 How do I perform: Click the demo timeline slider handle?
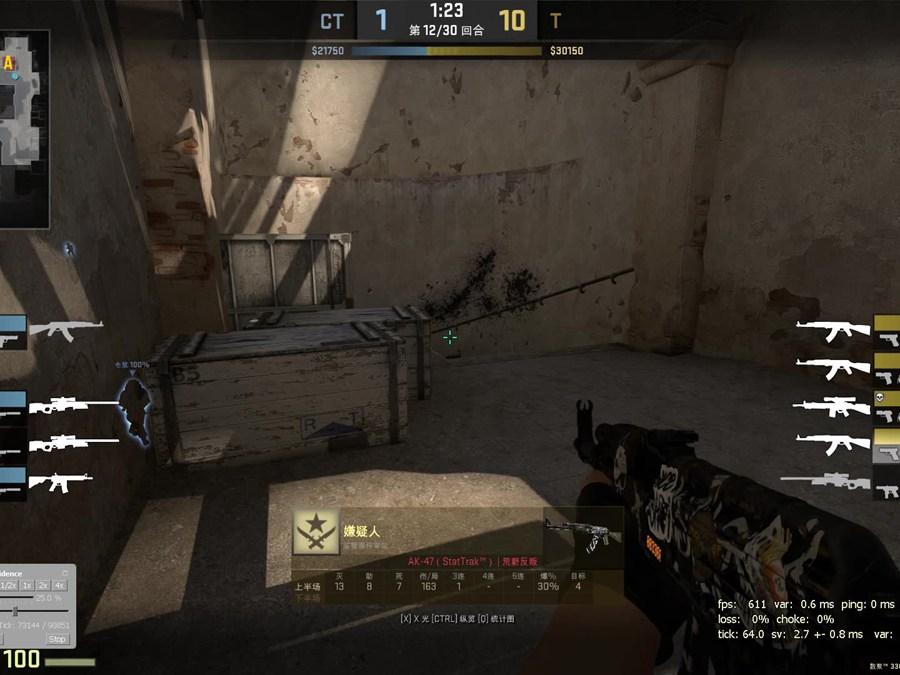coord(15,611)
